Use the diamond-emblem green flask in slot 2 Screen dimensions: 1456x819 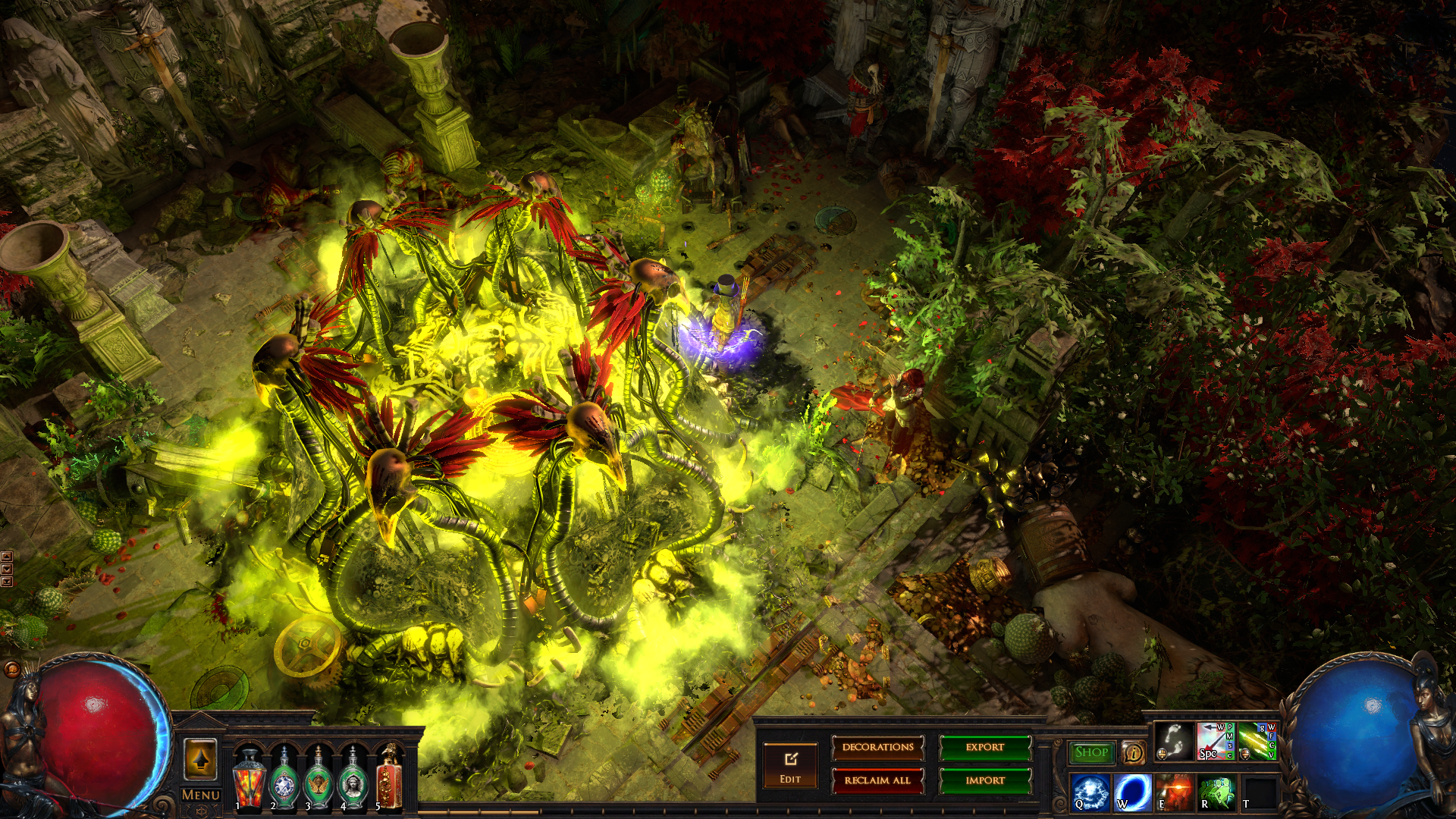pyautogui.click(x=284, y=778)
